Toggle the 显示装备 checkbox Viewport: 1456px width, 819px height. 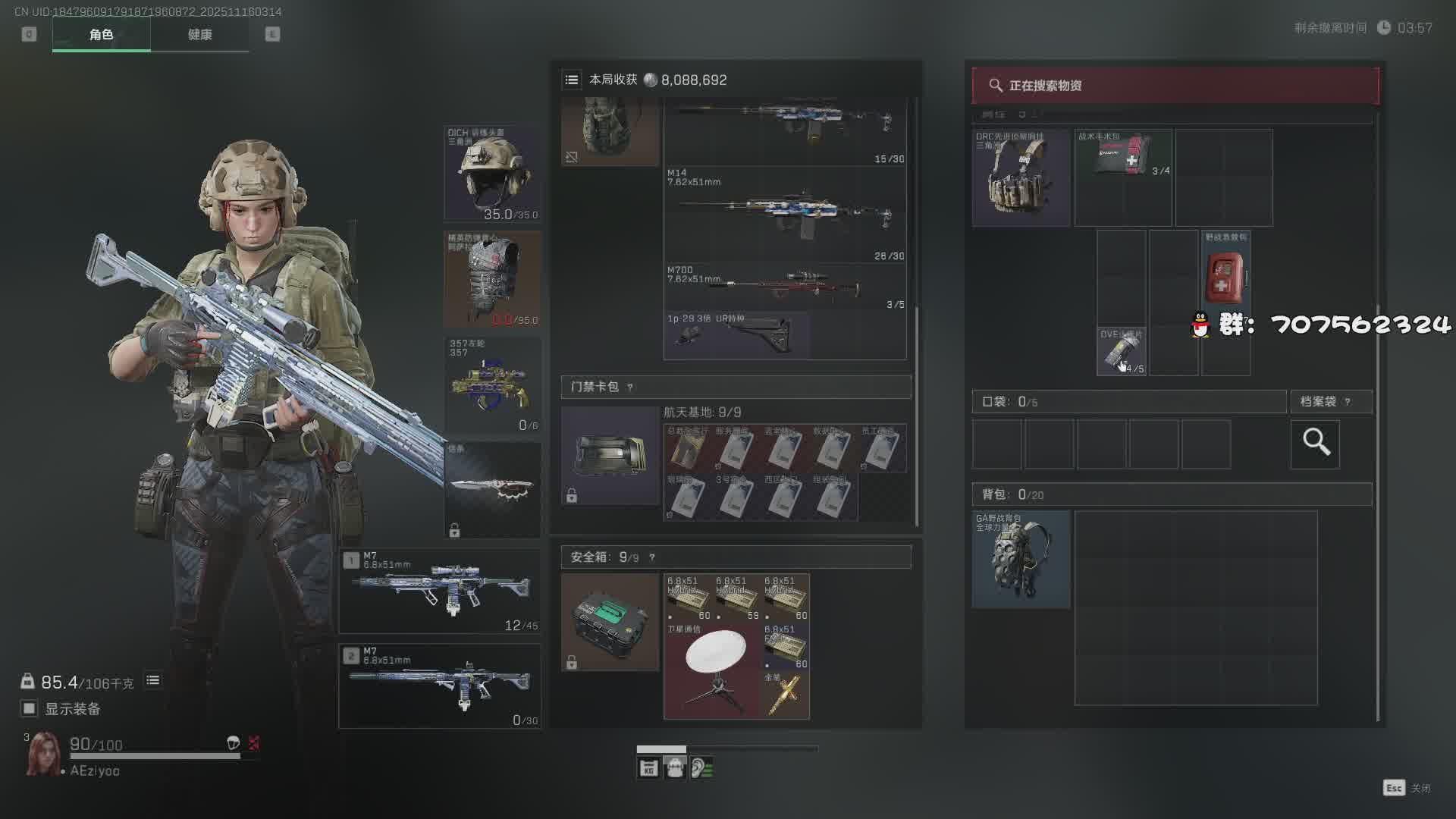click(29, 708)
